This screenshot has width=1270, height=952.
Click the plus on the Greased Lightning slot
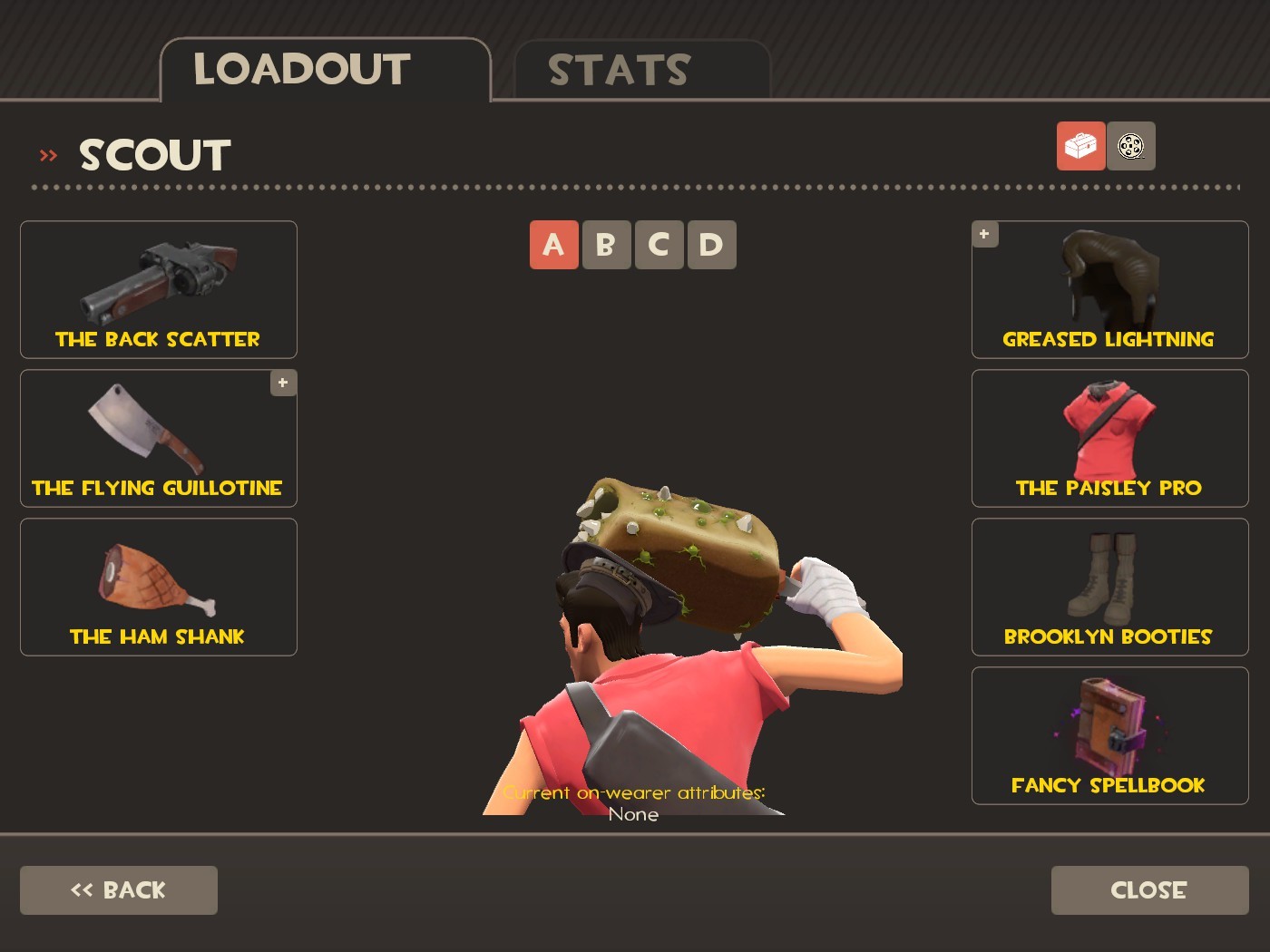pyautogui.click(x=984, y=234)
